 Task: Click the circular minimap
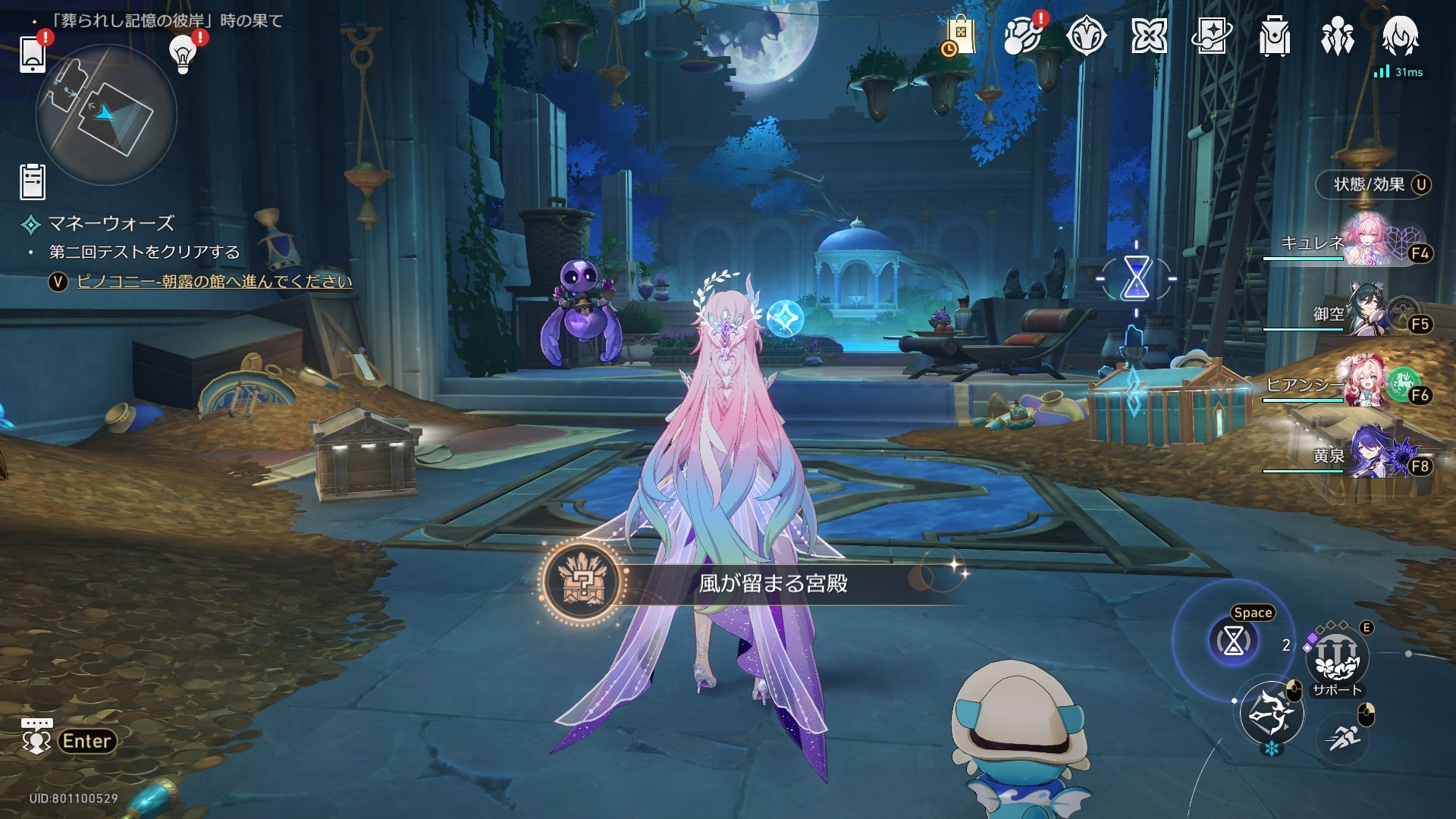point(106,115)
